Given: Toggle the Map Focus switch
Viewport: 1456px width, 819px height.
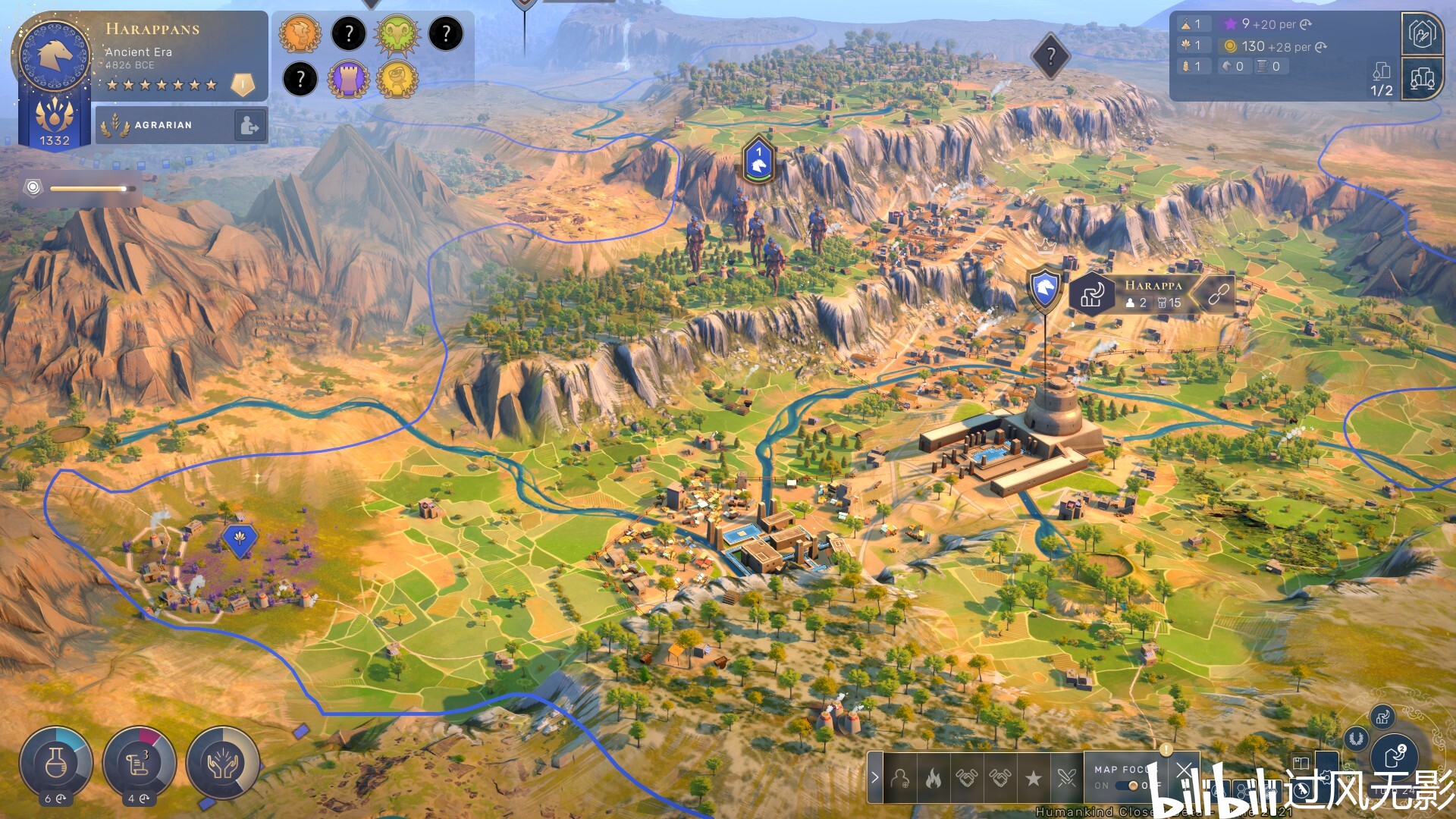Looking at the screenshot, I should [1132, 786].
